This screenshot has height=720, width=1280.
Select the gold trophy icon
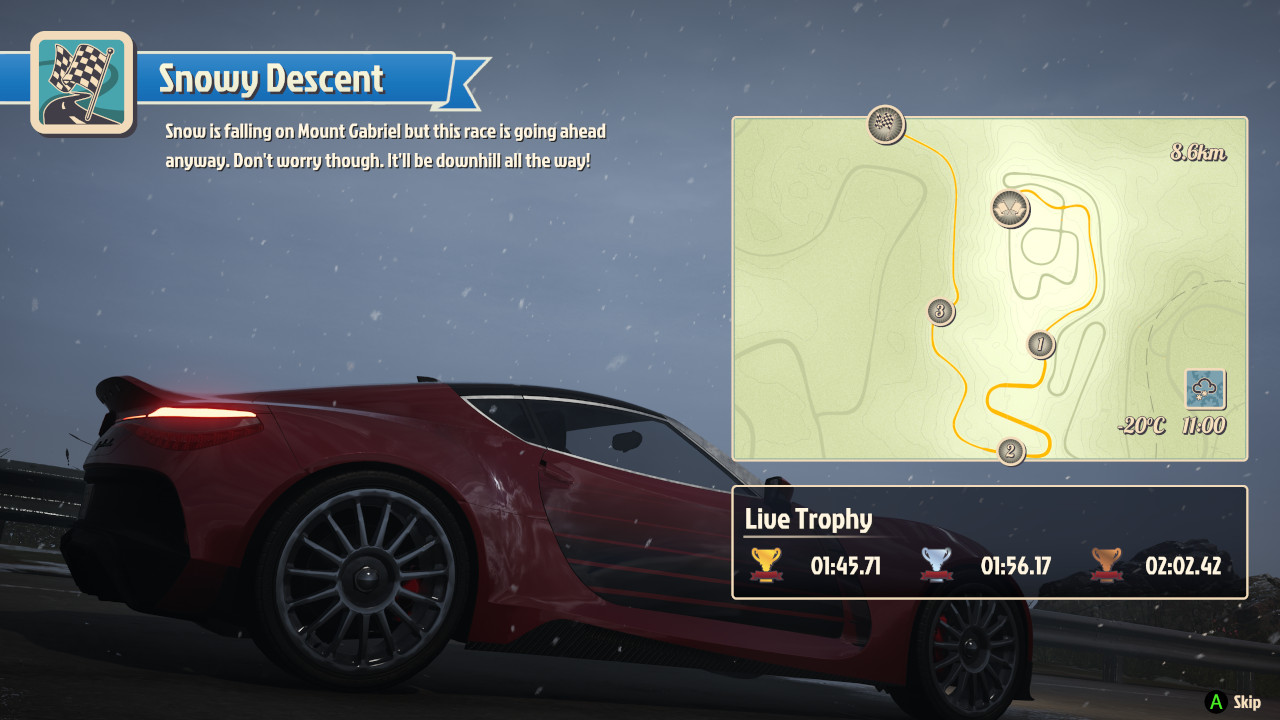click(767, 565)
